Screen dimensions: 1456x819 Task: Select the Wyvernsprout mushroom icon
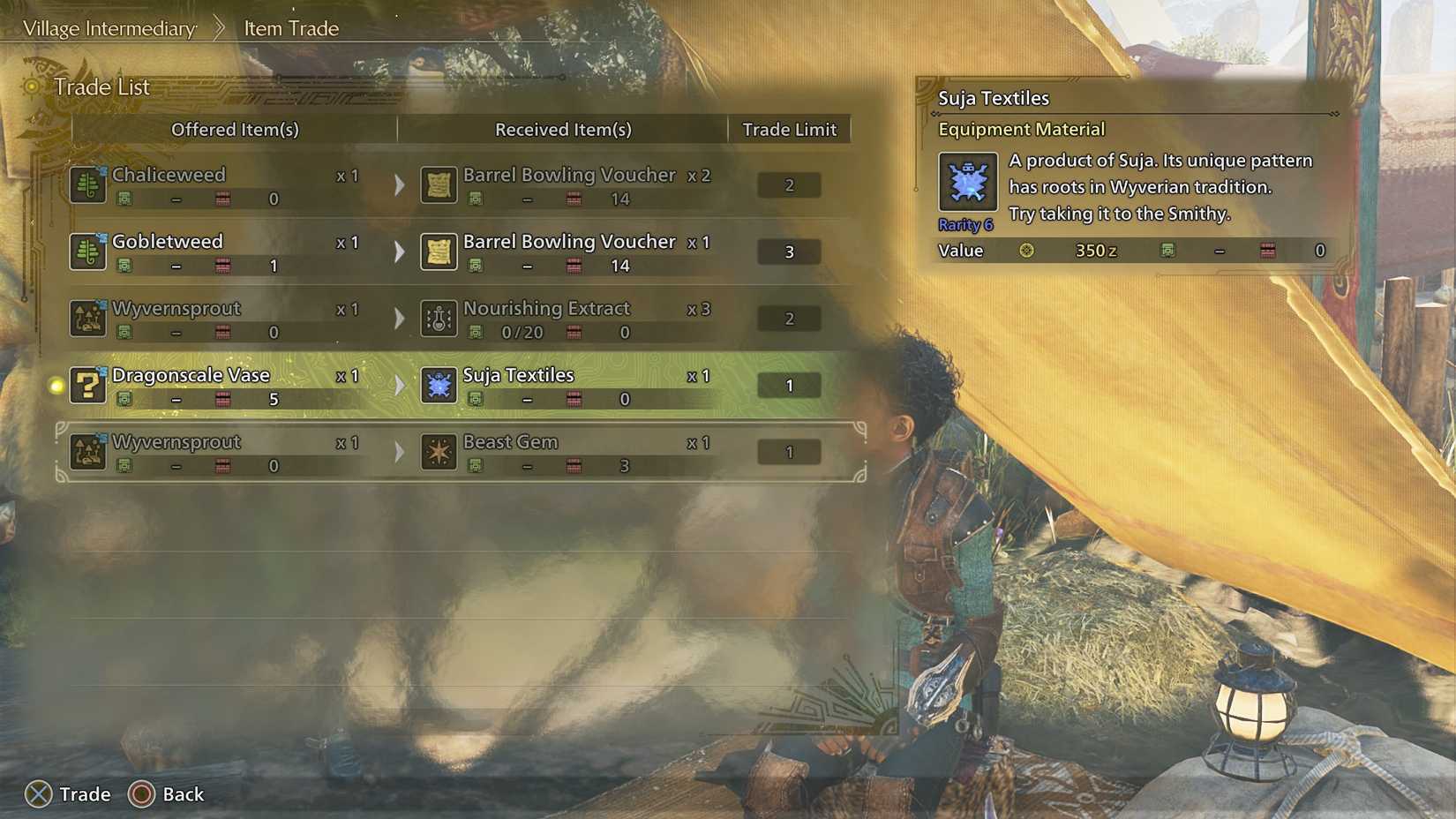87,319
